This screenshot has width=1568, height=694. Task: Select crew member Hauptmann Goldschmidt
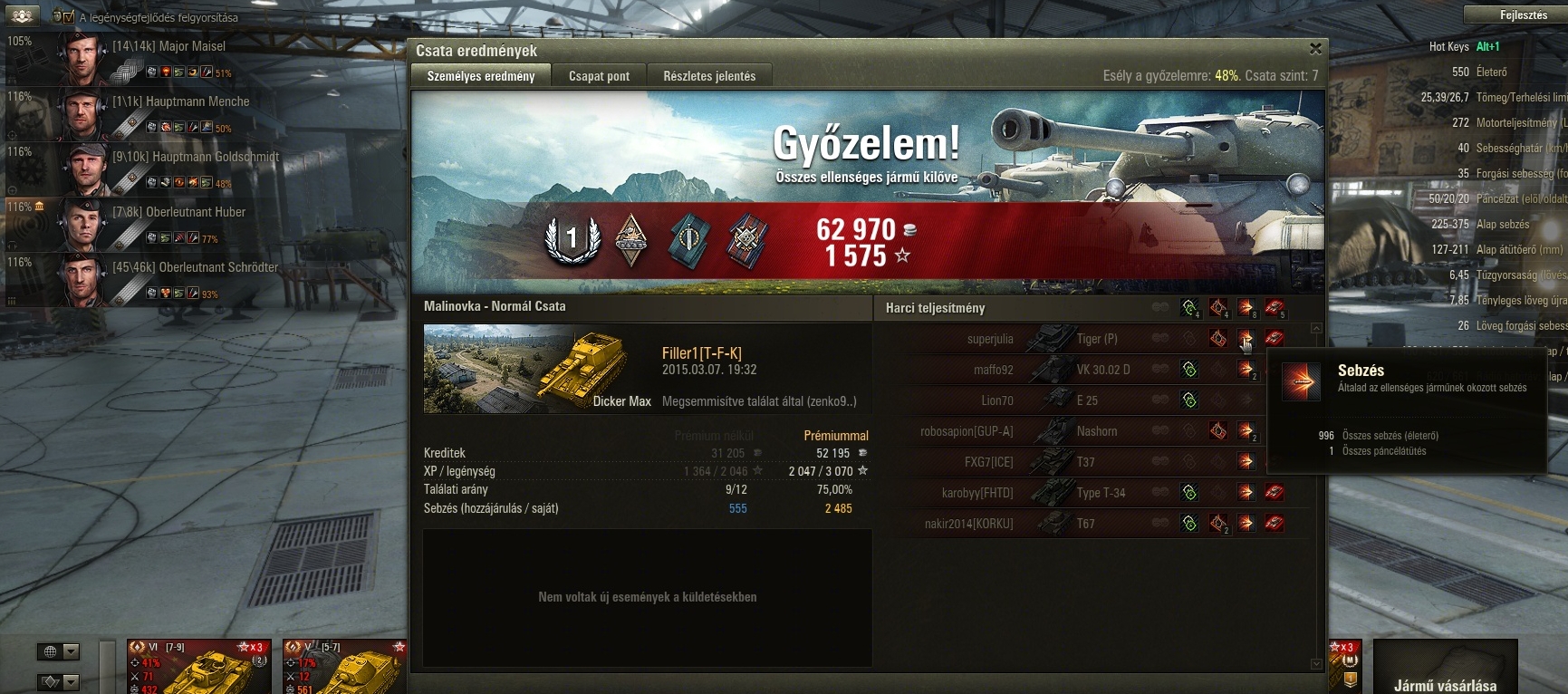(x=195, y=157)
